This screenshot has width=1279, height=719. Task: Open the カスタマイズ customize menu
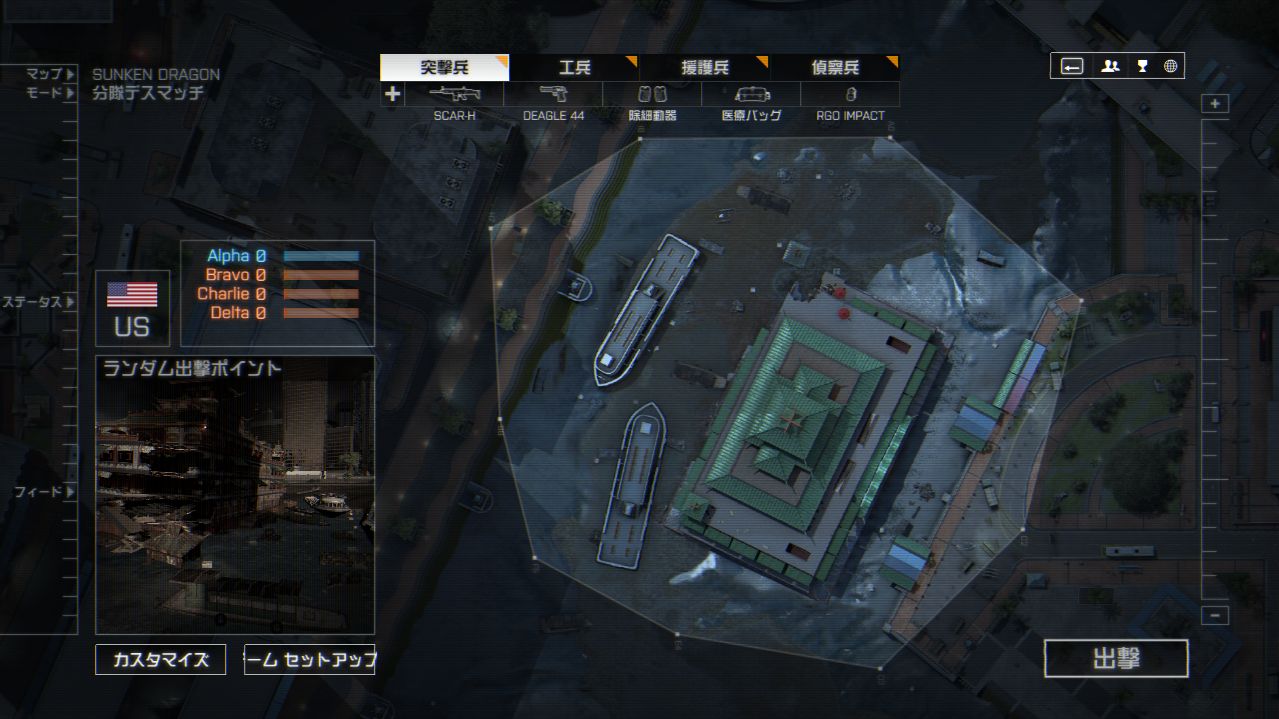click(x=160, y=660)
